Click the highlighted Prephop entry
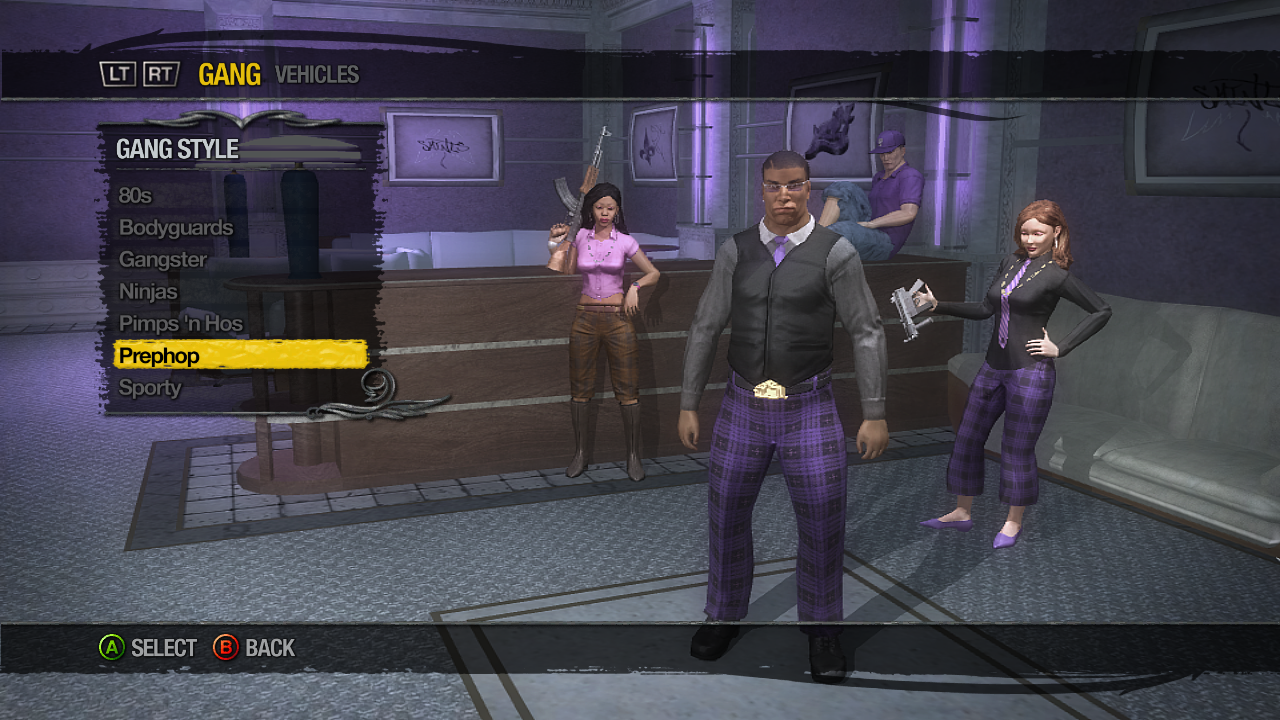Viewport: 1280px width, 720px height. coord(160,355)
